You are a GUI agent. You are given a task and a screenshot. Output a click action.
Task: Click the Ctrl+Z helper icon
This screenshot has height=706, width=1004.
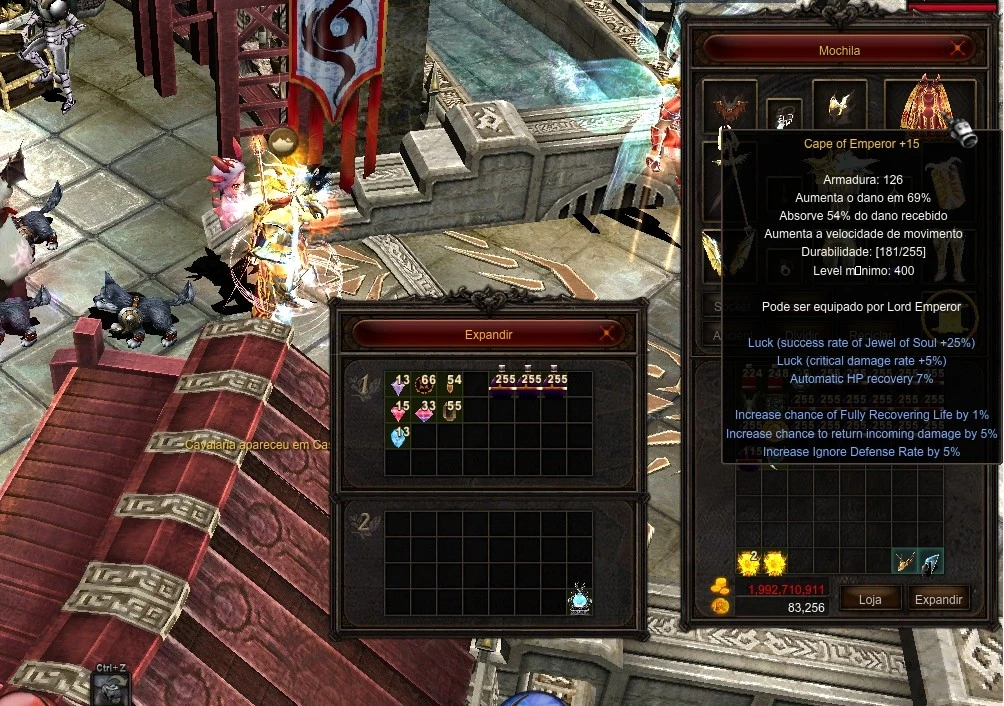pos(110,688)
